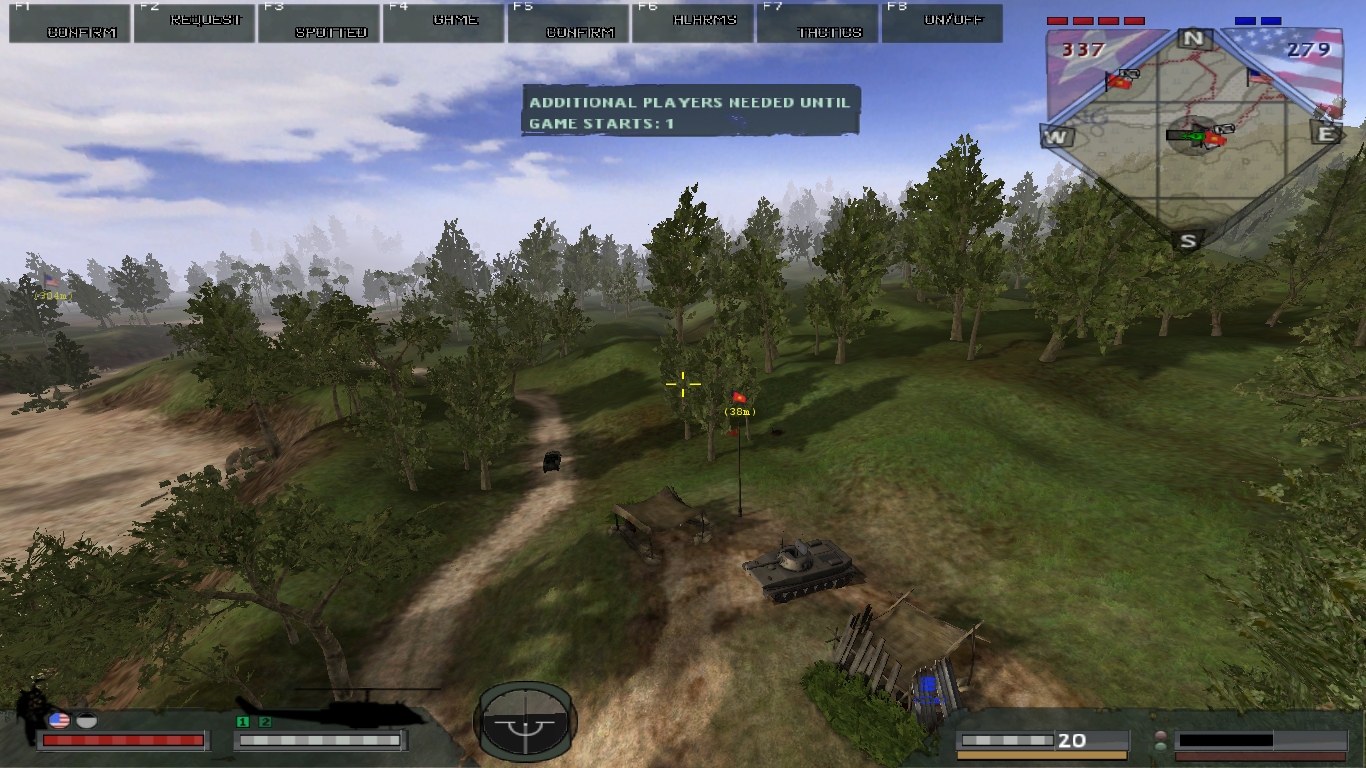This screenshot has height=768, width=1366.
Task: Open the F4 Game radio menu
Action: (x=443, y=23)
